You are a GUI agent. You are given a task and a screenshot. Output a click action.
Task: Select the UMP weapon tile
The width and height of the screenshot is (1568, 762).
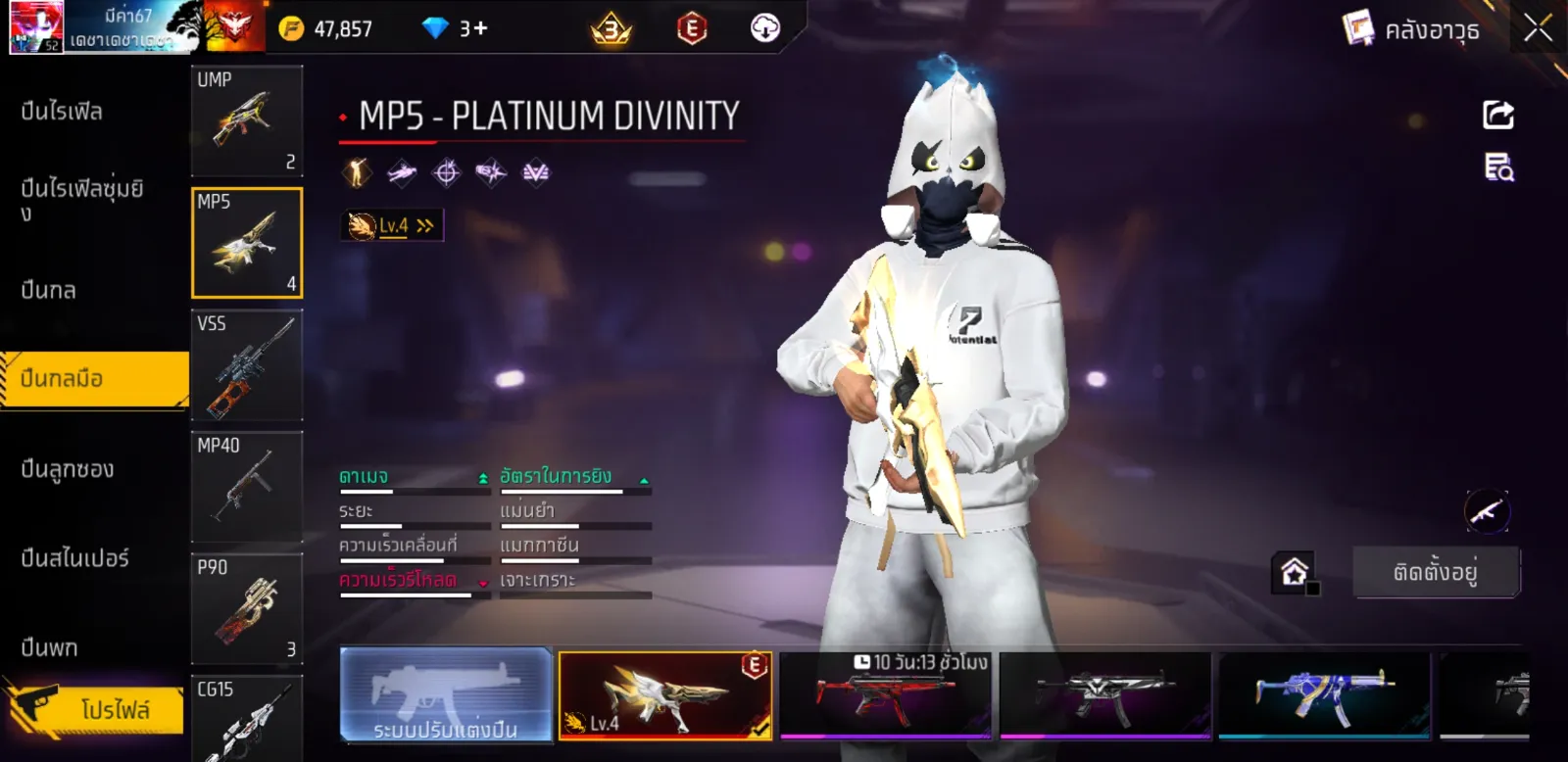tap(247, 120)
